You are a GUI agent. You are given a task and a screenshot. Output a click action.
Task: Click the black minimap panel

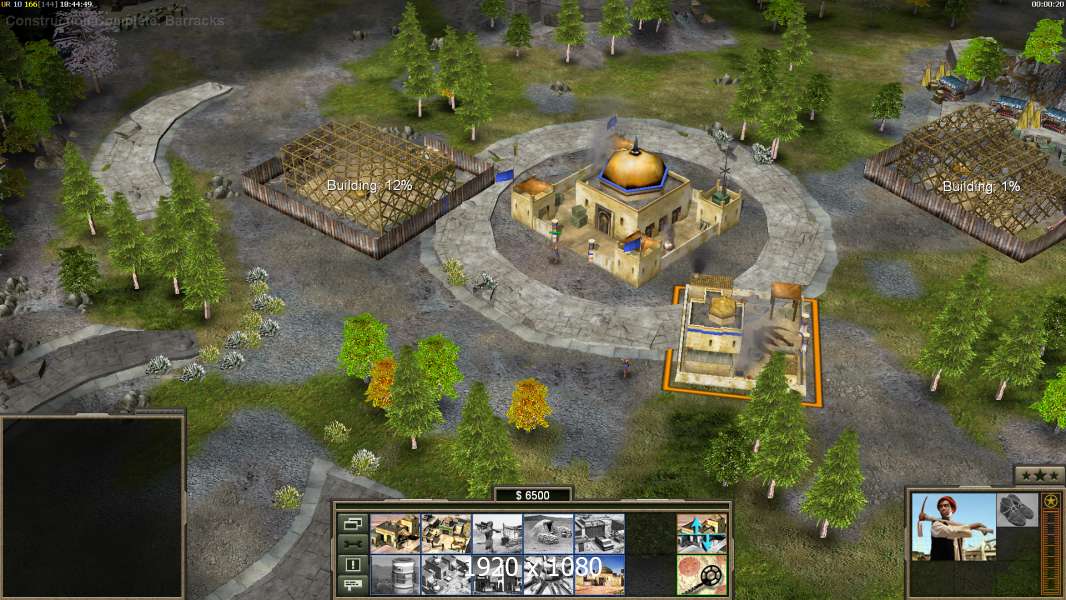point(92,507)
